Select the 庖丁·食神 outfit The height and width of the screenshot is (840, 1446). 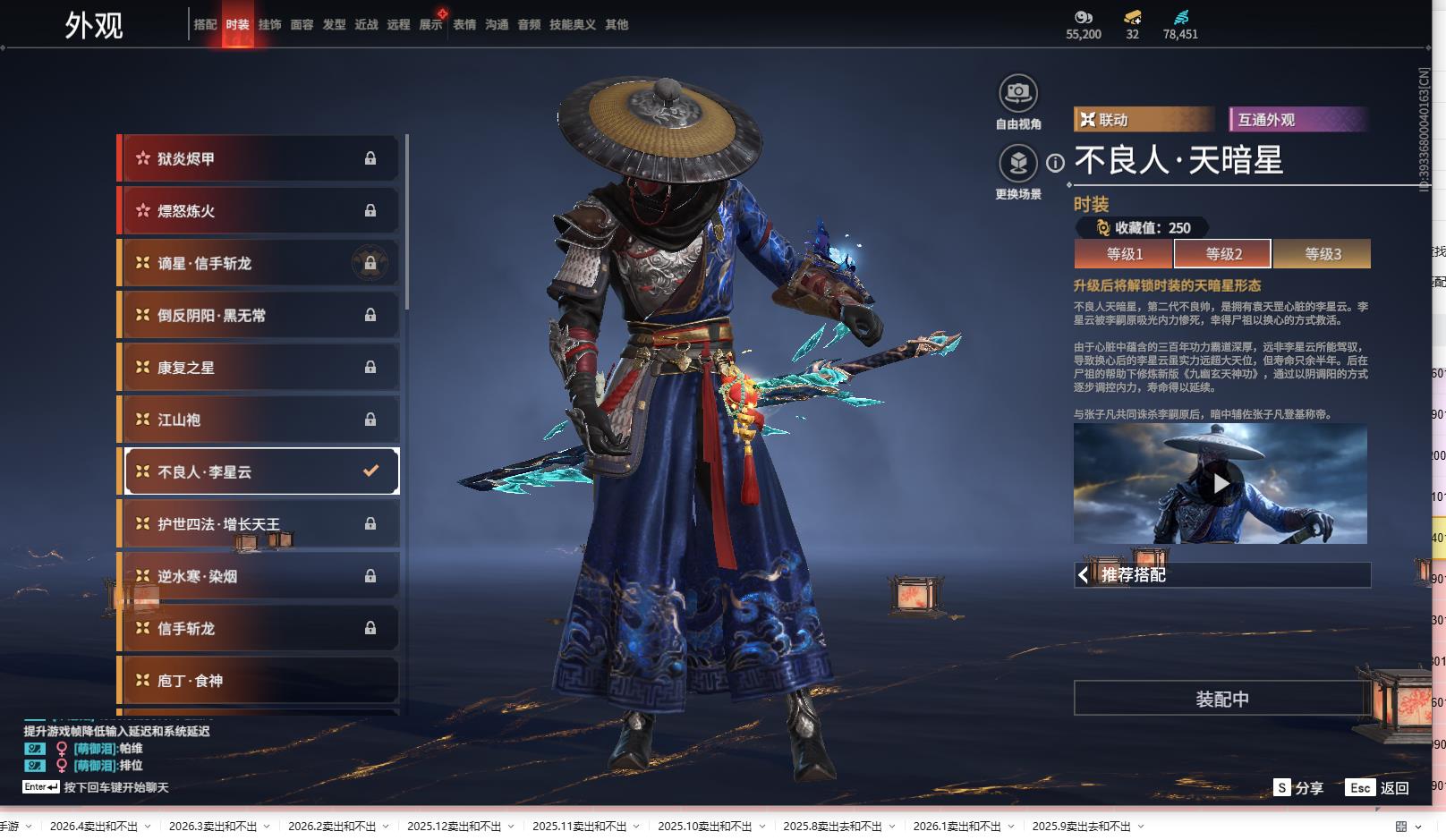259,681
